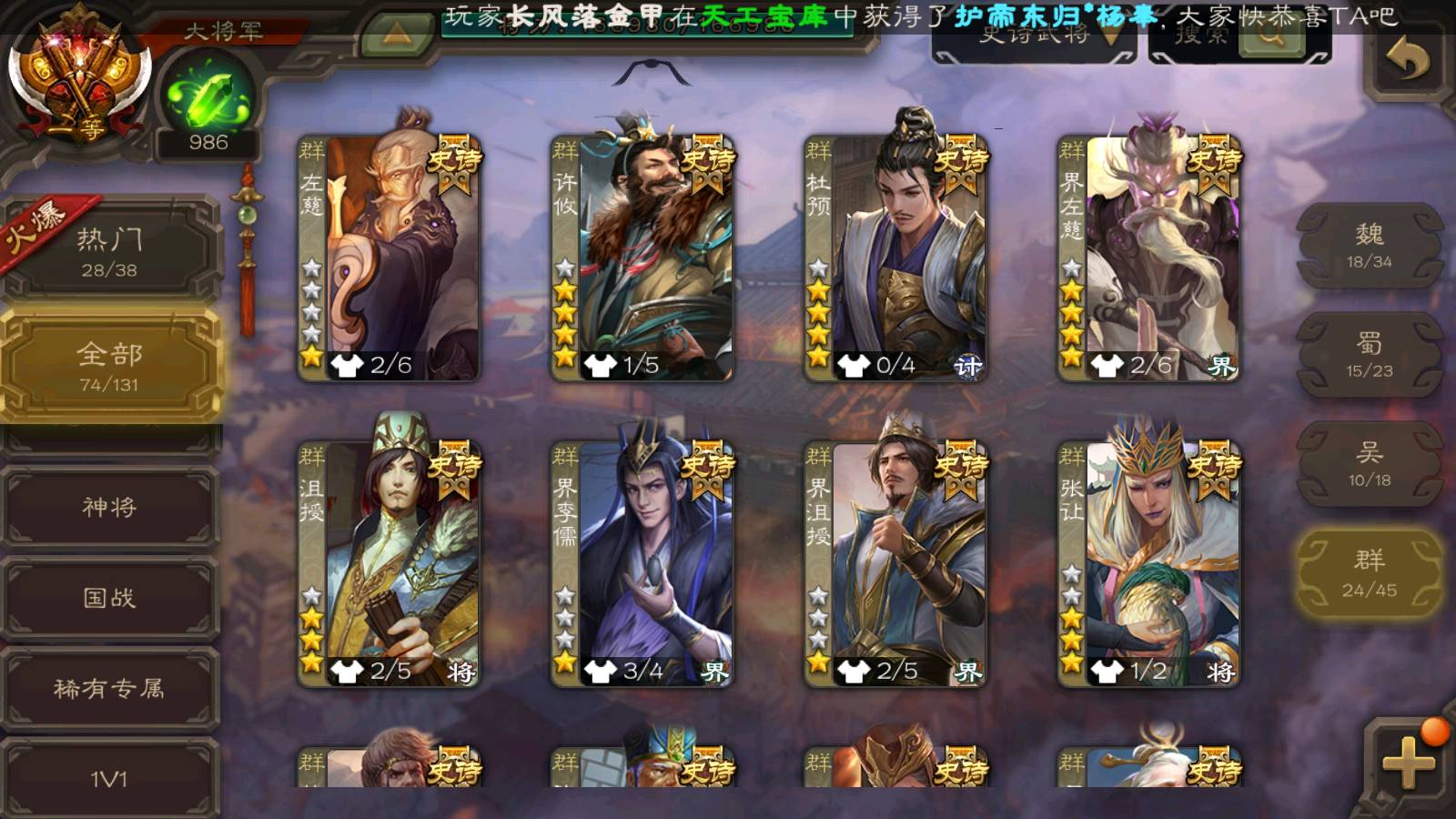The height and width of the screenshot is (819, 1456).
Task: Open the 稀有专属 category
Action: click(109, 689)
